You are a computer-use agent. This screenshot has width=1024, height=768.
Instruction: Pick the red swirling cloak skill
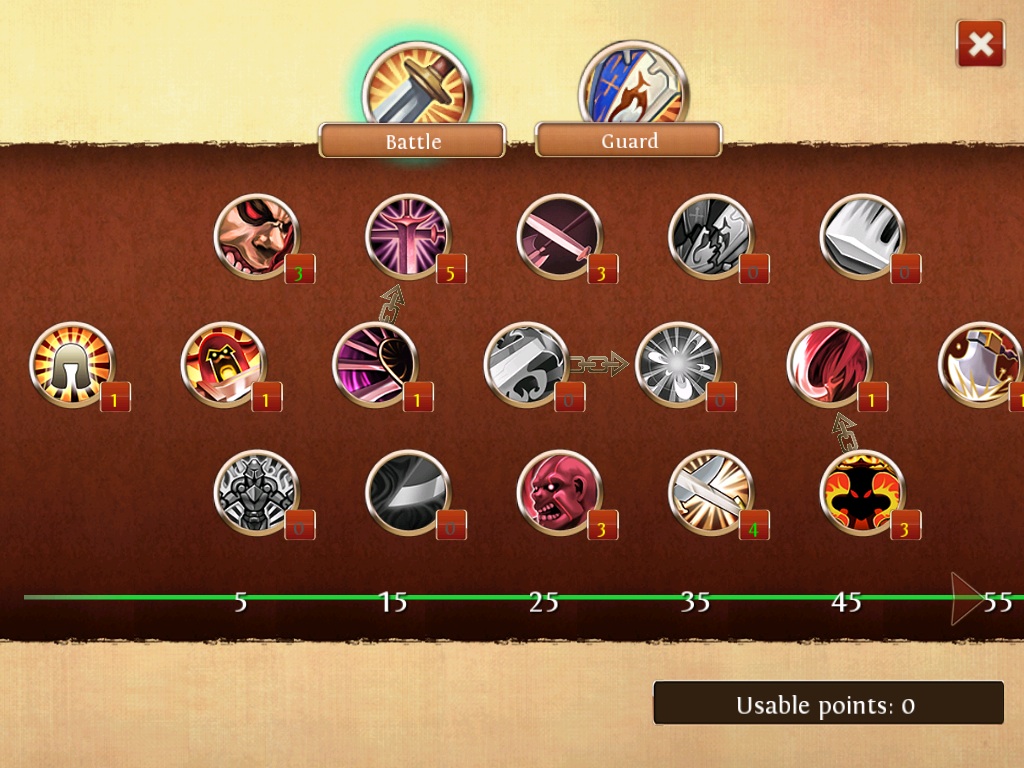(829, 364)
